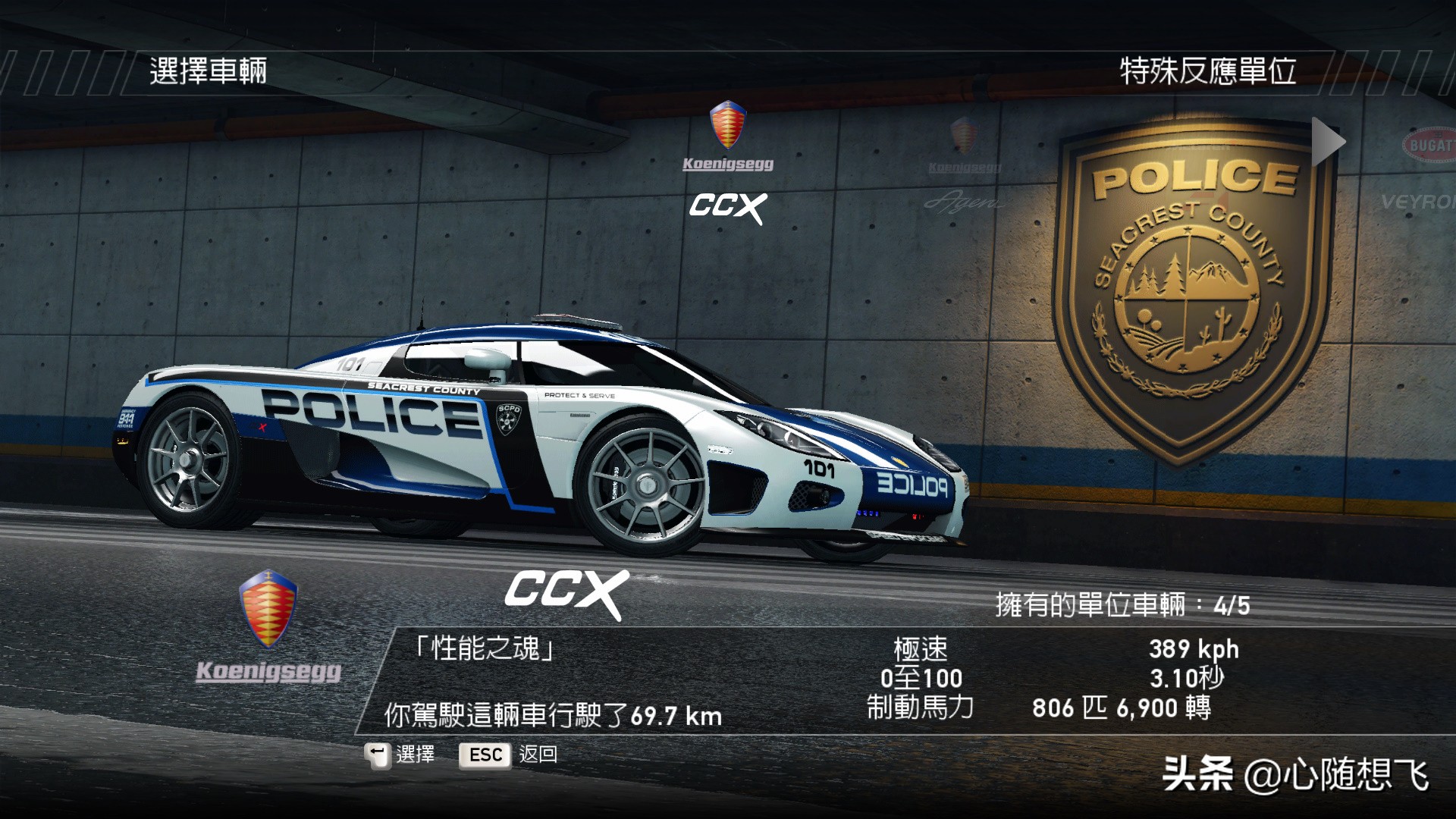Image resolution: width=1456 pixels, height=819 pixels.
Task: Go back with the 返回 label
Action: (538, 755)
